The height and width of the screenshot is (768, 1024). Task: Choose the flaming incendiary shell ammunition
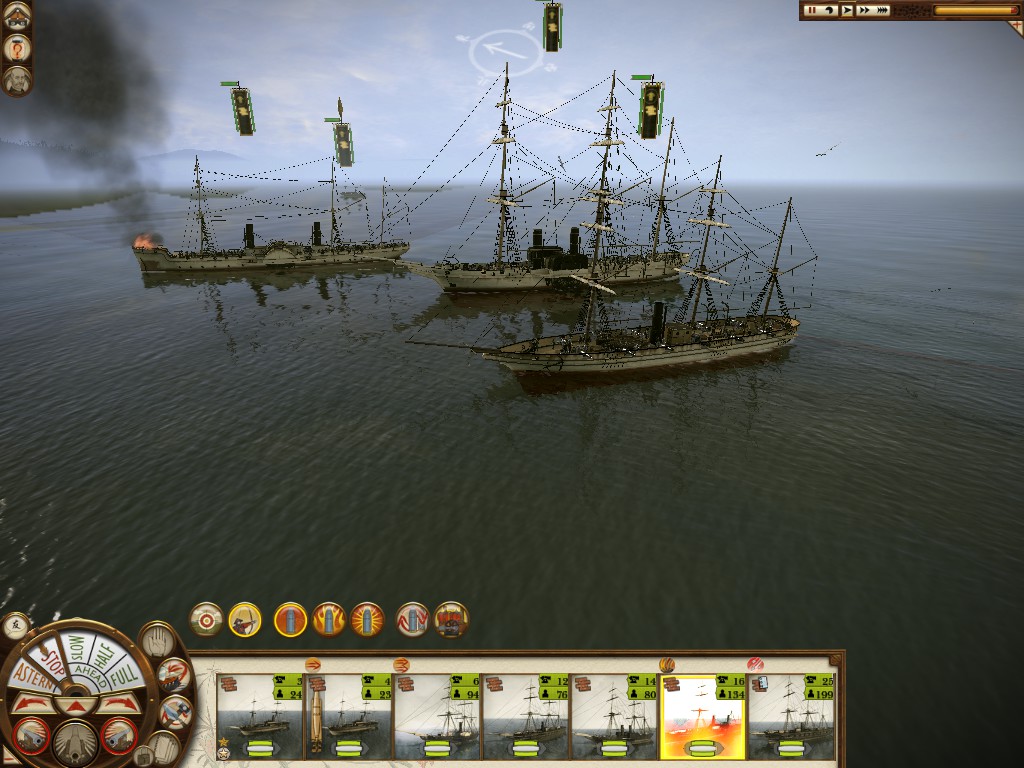click(329, 620)
